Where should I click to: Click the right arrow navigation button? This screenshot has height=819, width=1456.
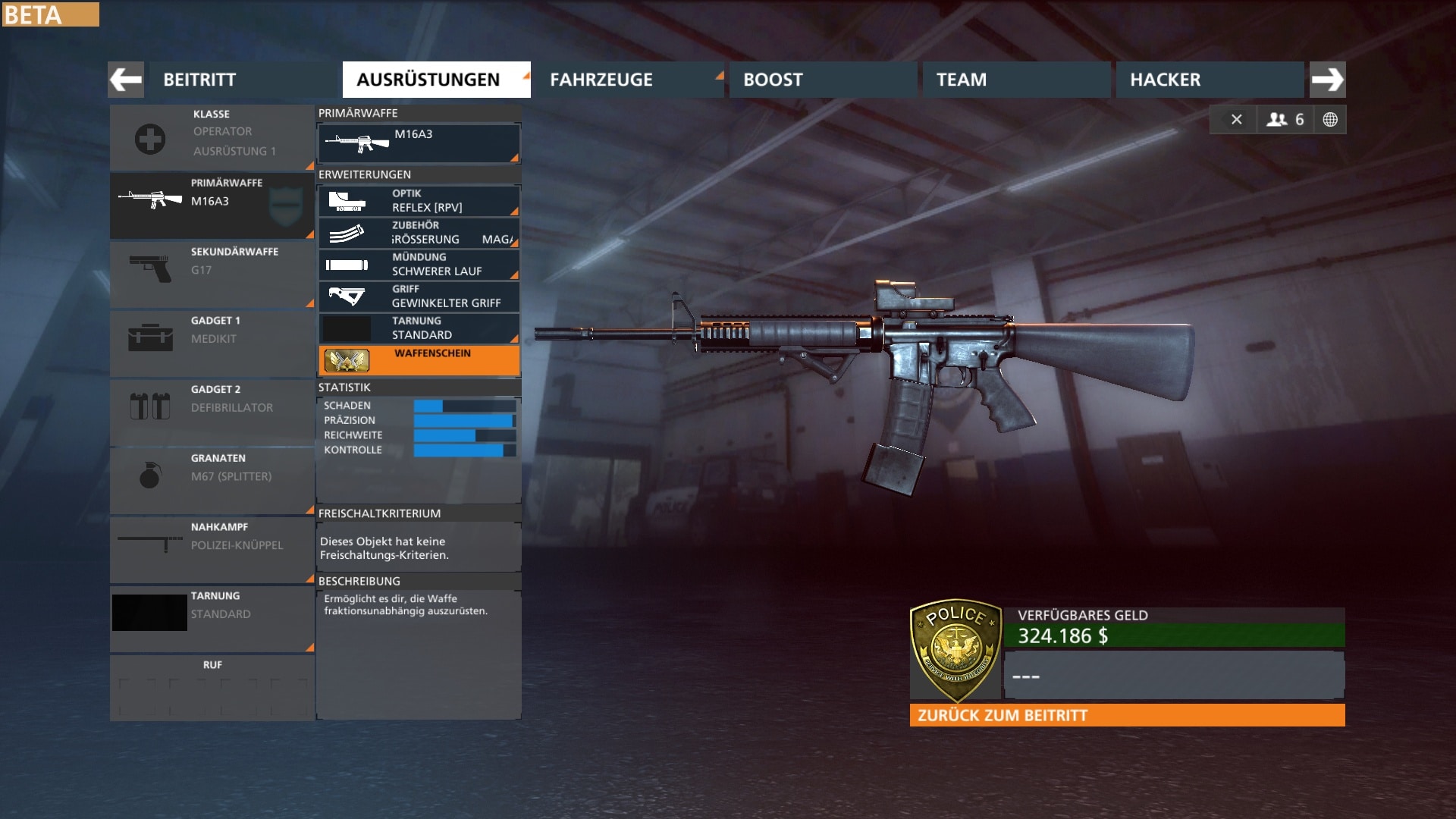coord(1327,80)
